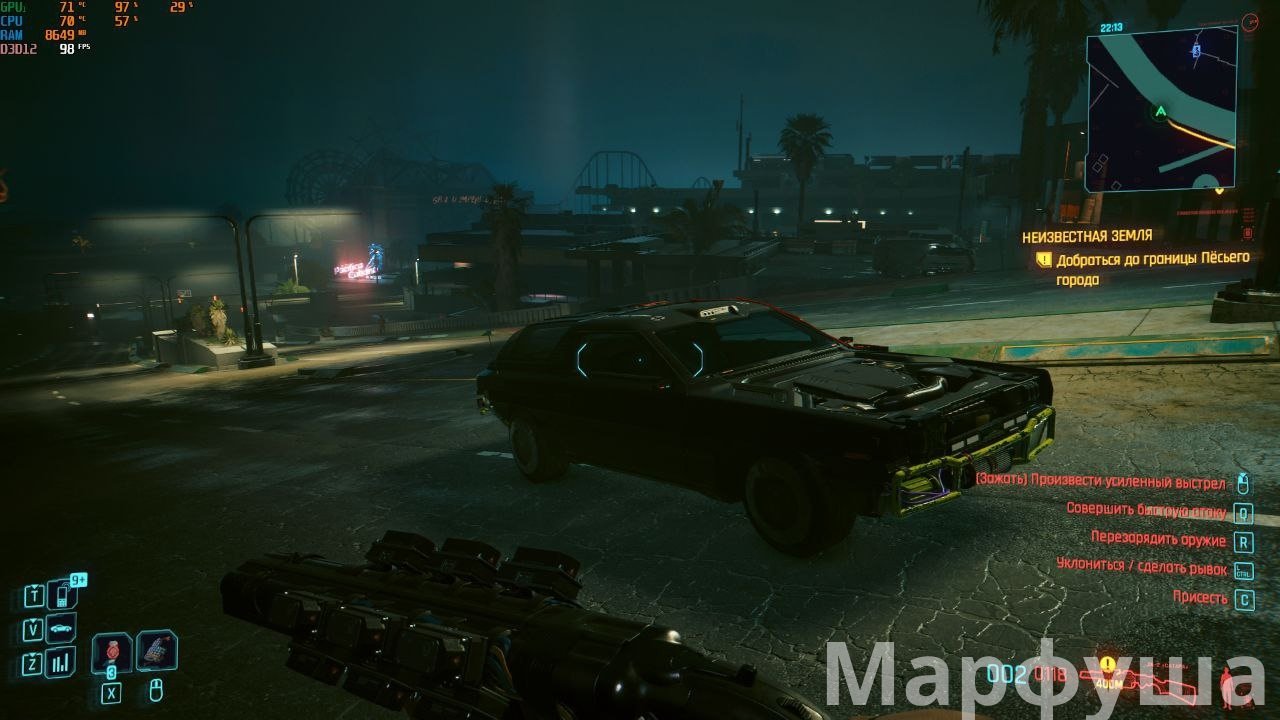Click the blue fast-travel marker on minimap

pyautogui.click(x=1196, y=48)
